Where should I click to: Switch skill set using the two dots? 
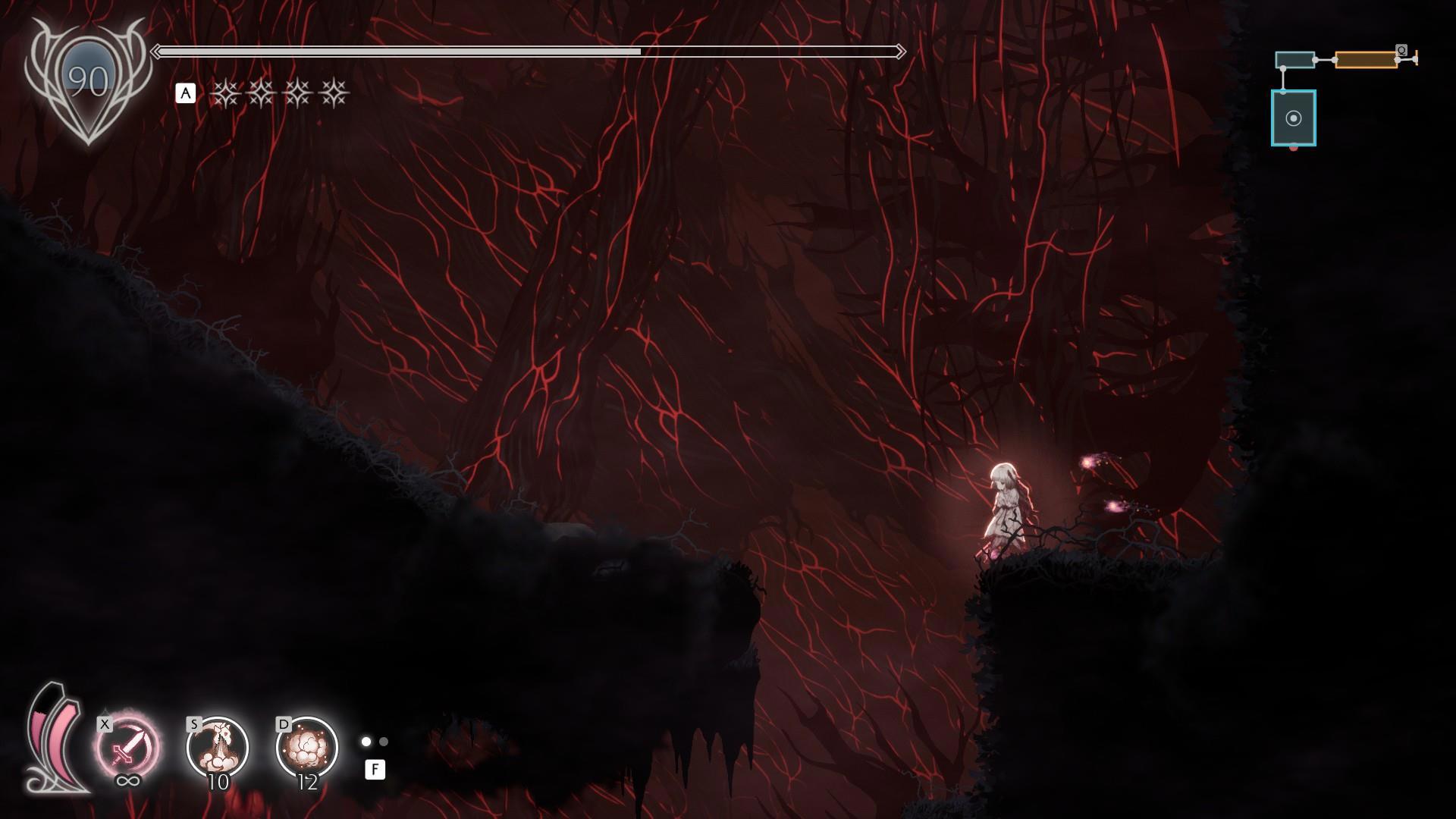point(375,742)
